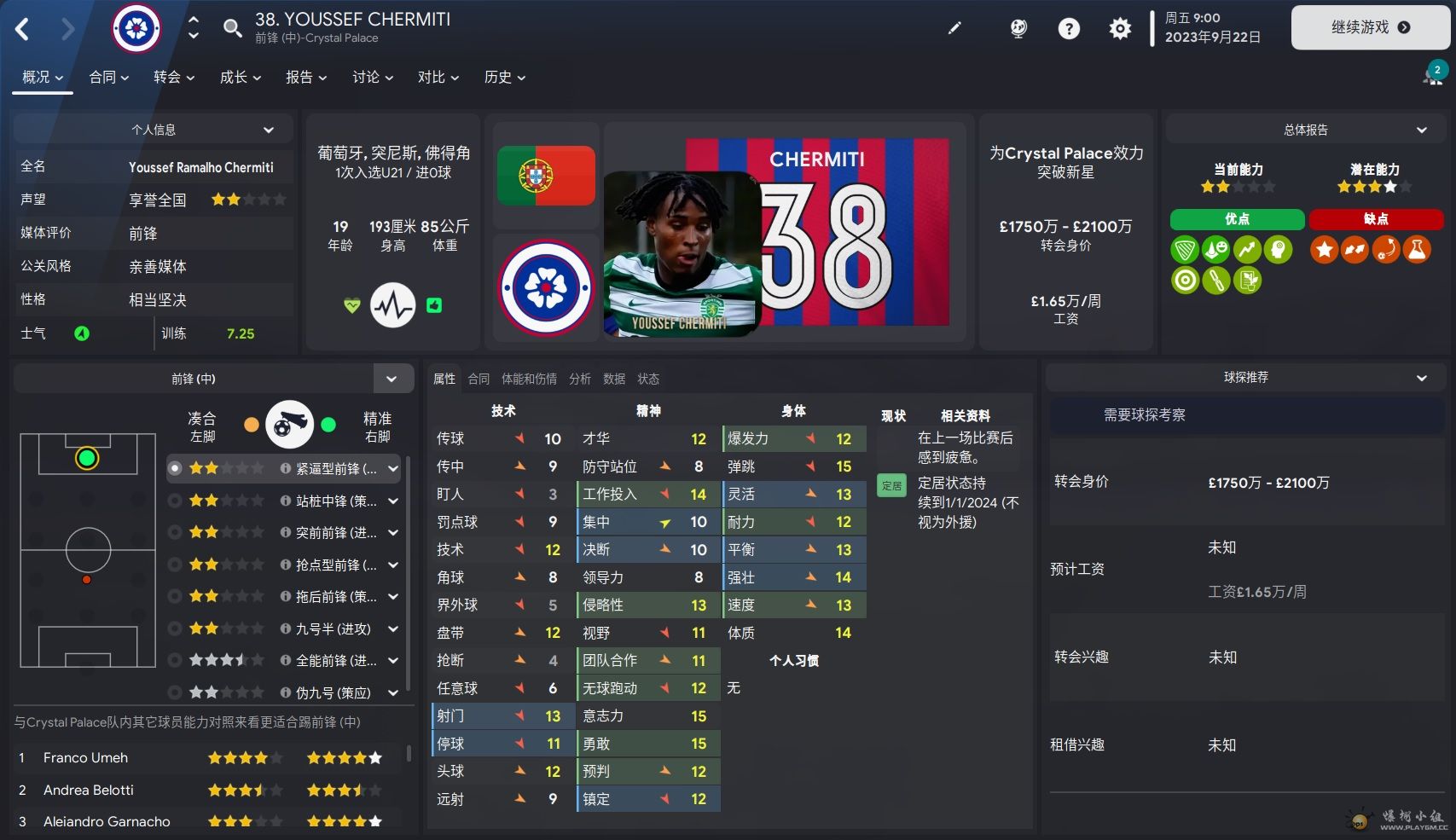Expand the 个人信息 panel dropdown
Viewport: 1456px width, 840px height.
click(x=269, y=130)
